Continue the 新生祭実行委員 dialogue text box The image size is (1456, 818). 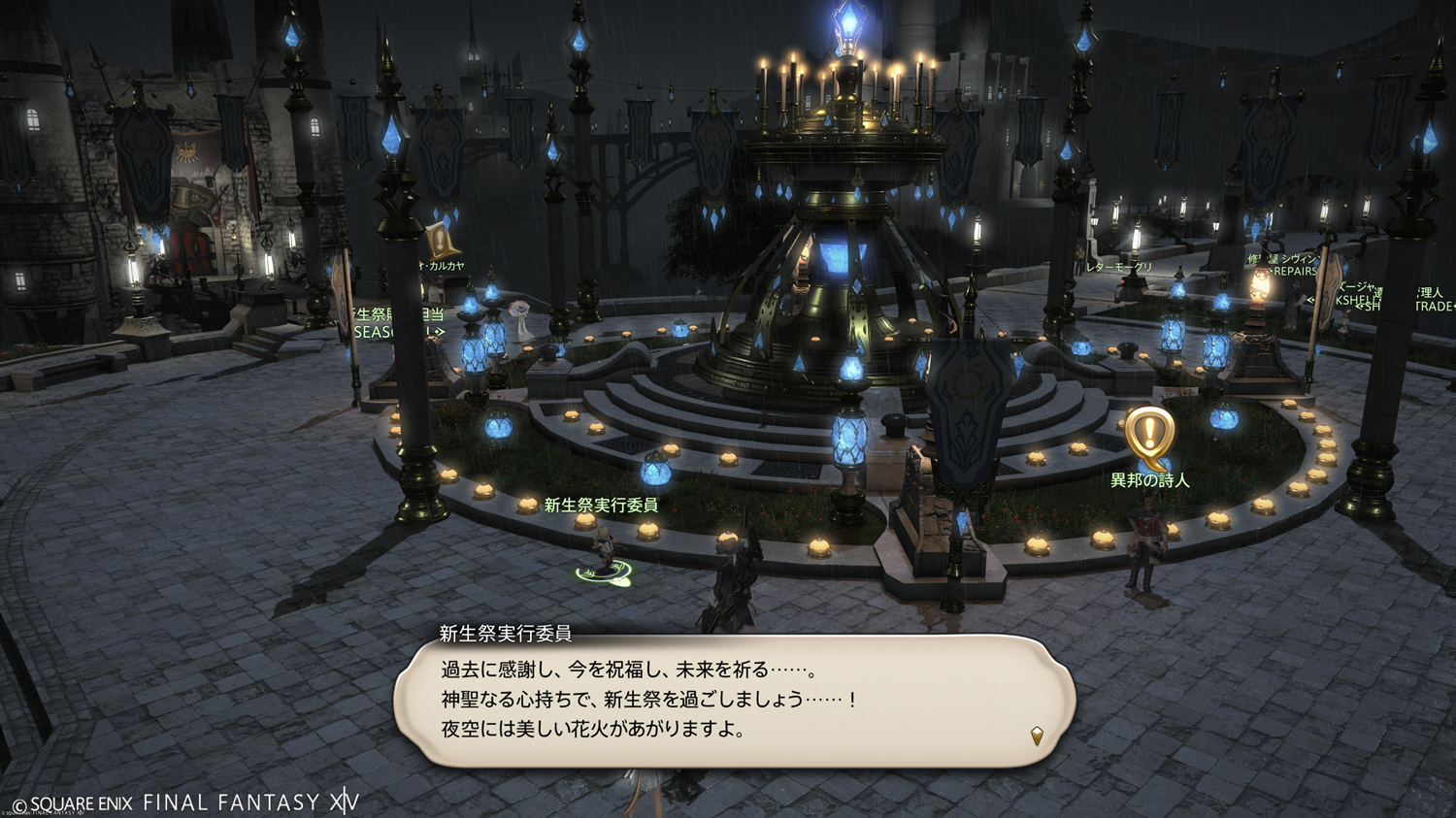[734, 701]
